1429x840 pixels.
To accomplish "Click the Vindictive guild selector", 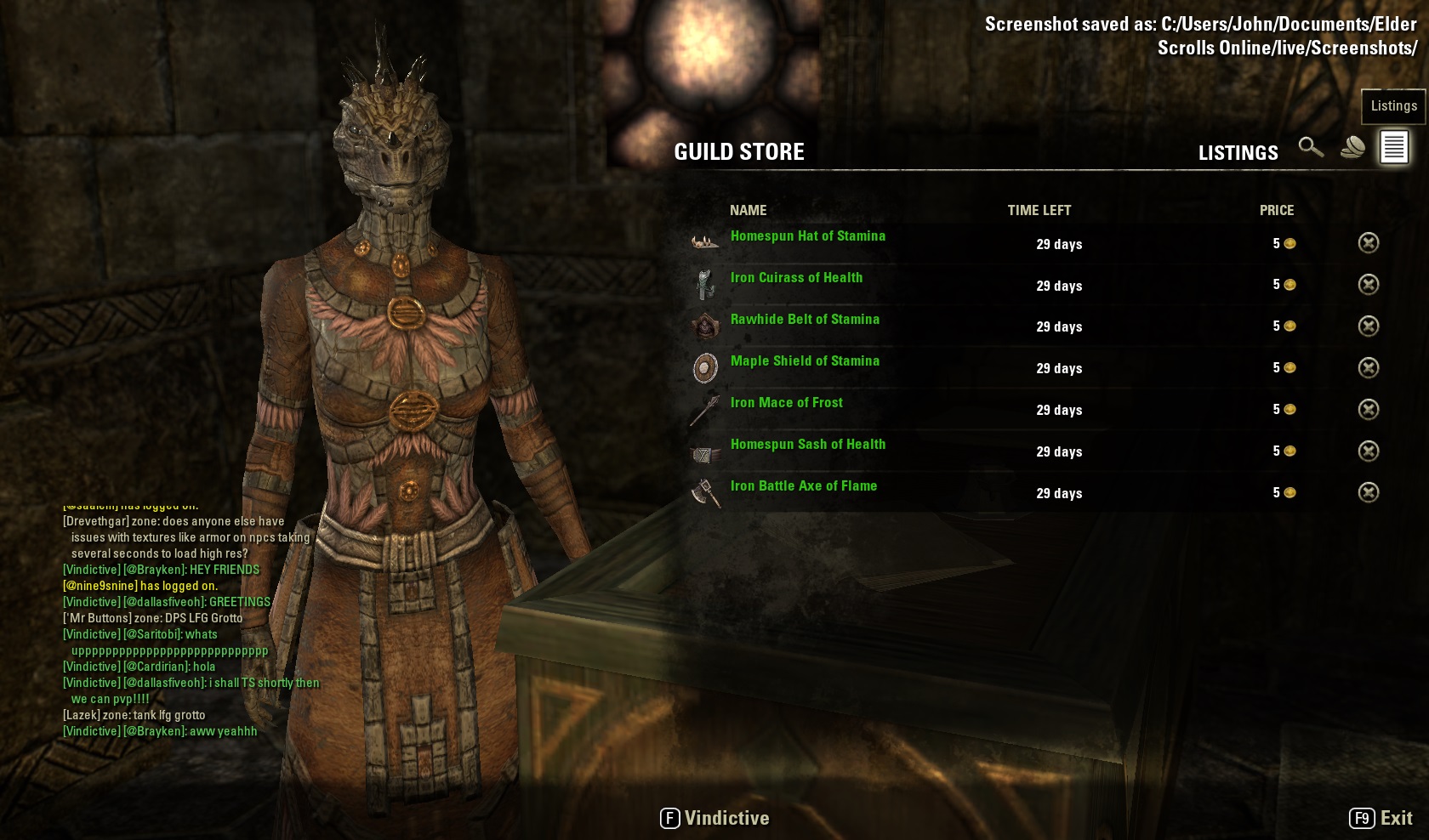I will coord(715,819).
